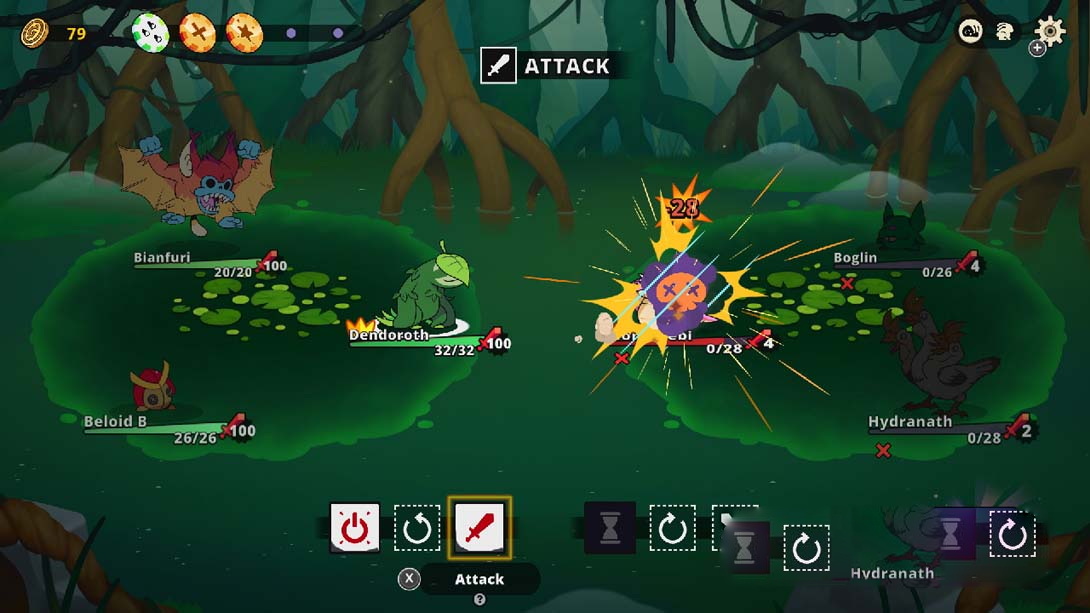Open the snail-shell bestiary icon
Image resolution: width=1090 pixels, height=613 pixels.
971,32
